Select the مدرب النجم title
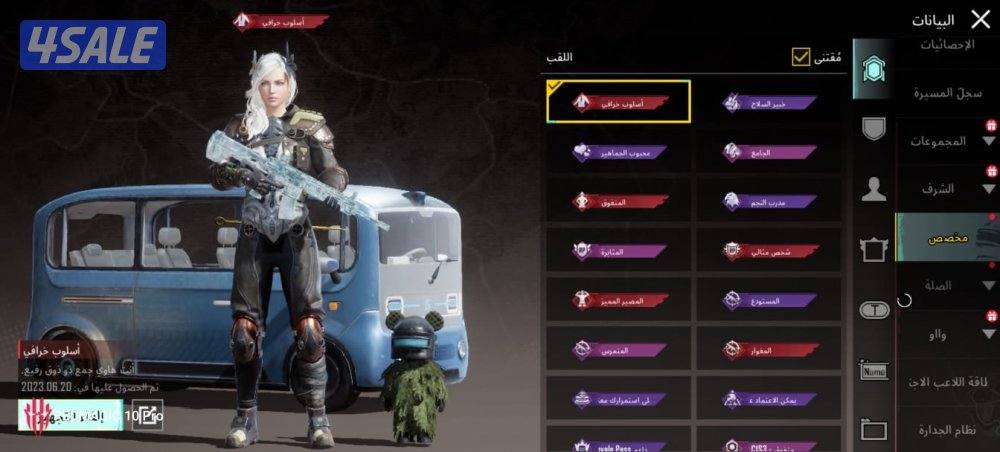1000x452 pixels. [769, 201]
